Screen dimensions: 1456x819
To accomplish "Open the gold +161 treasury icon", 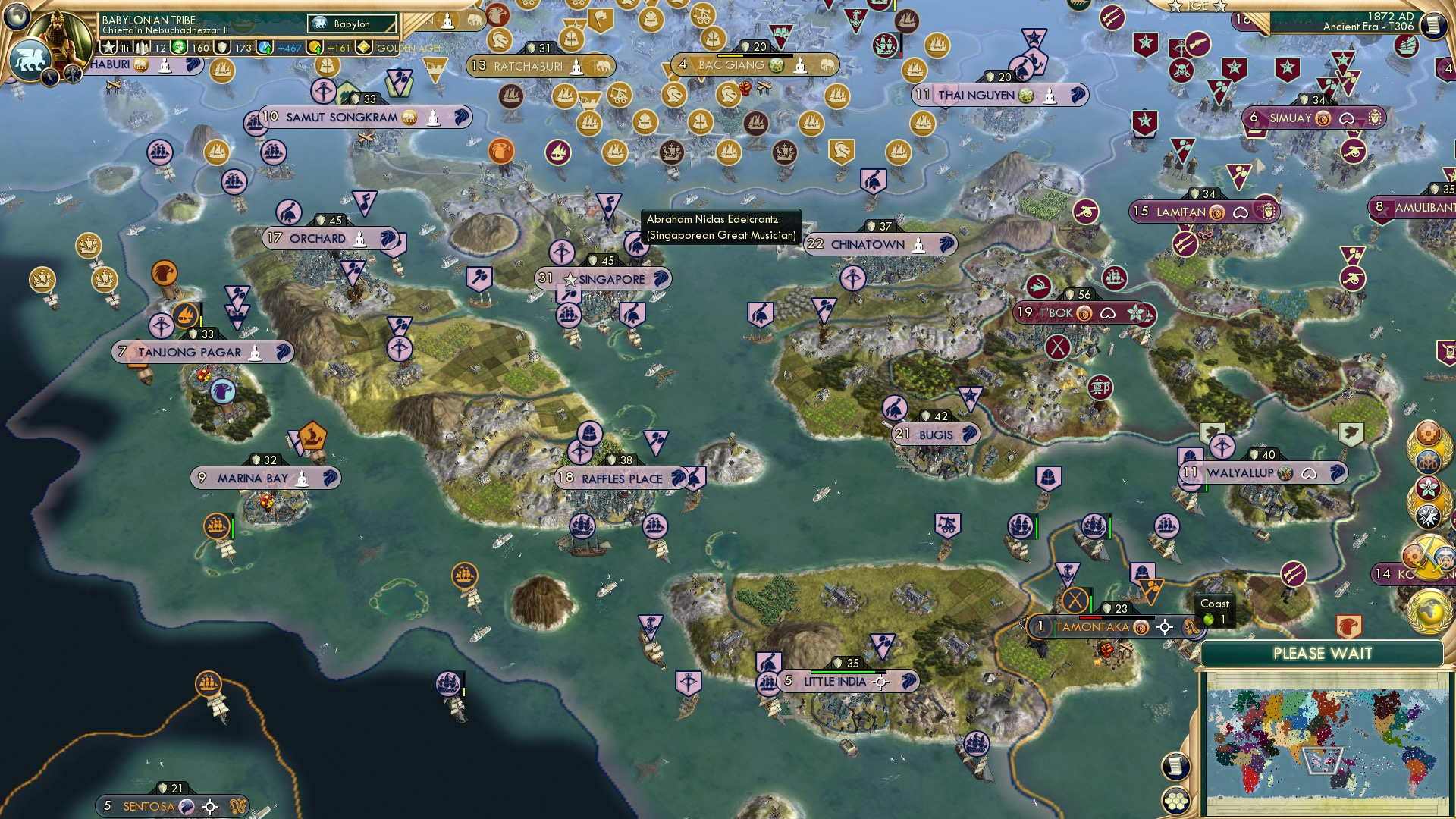I will 314,49.
